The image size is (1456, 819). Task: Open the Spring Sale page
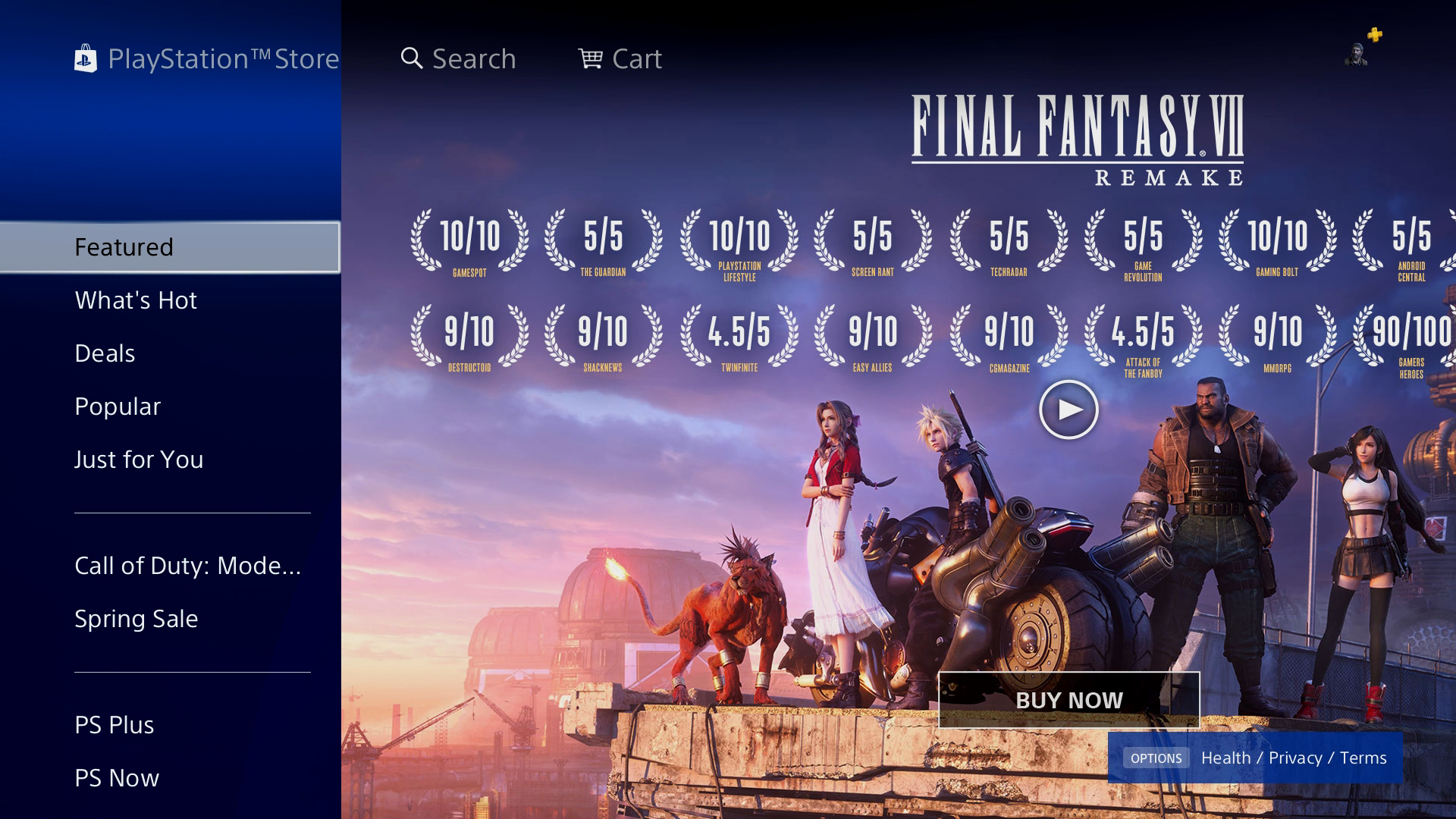(135, 618)
